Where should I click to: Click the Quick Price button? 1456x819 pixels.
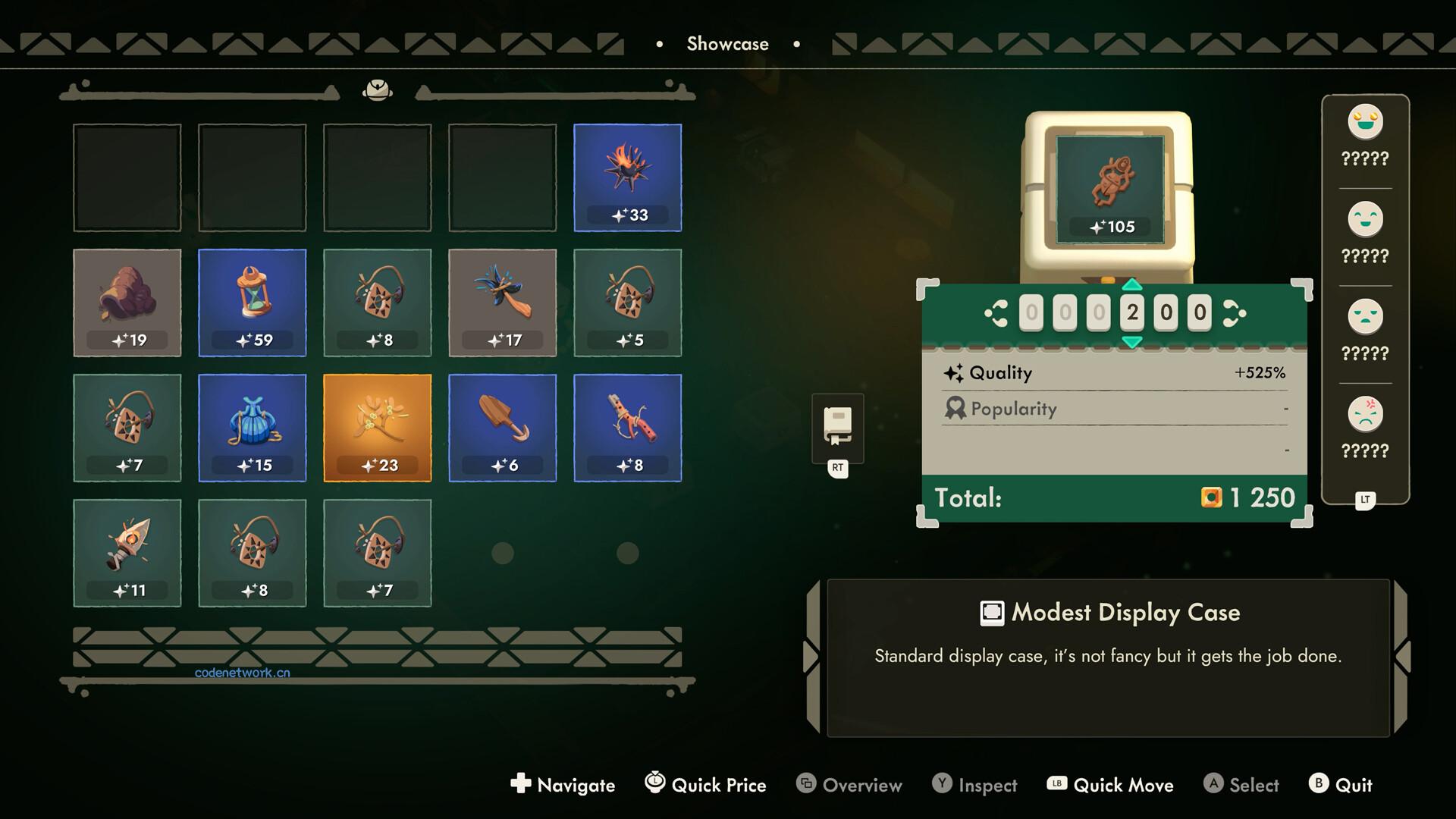coord(704,785)
